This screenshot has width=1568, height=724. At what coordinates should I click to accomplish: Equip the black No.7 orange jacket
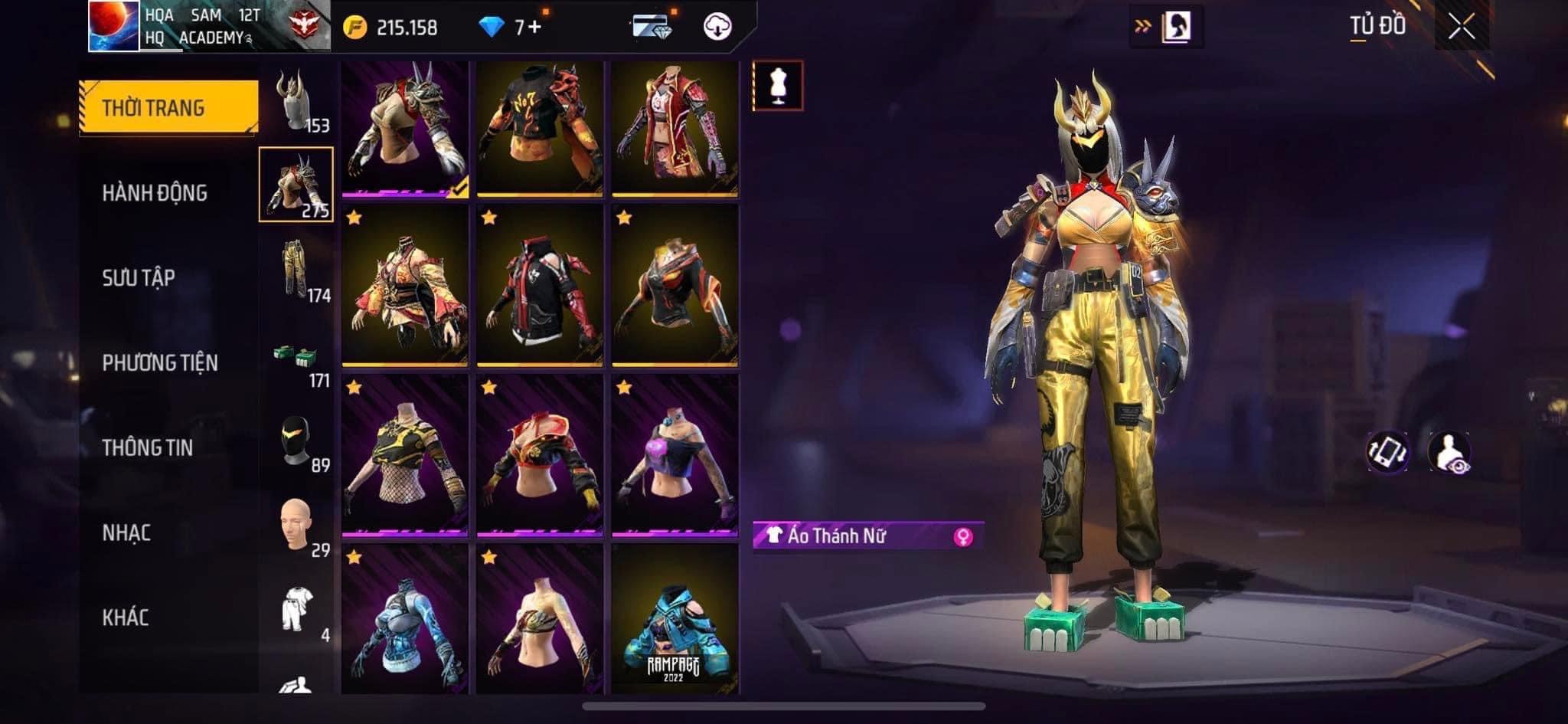[x=540, y=128]
